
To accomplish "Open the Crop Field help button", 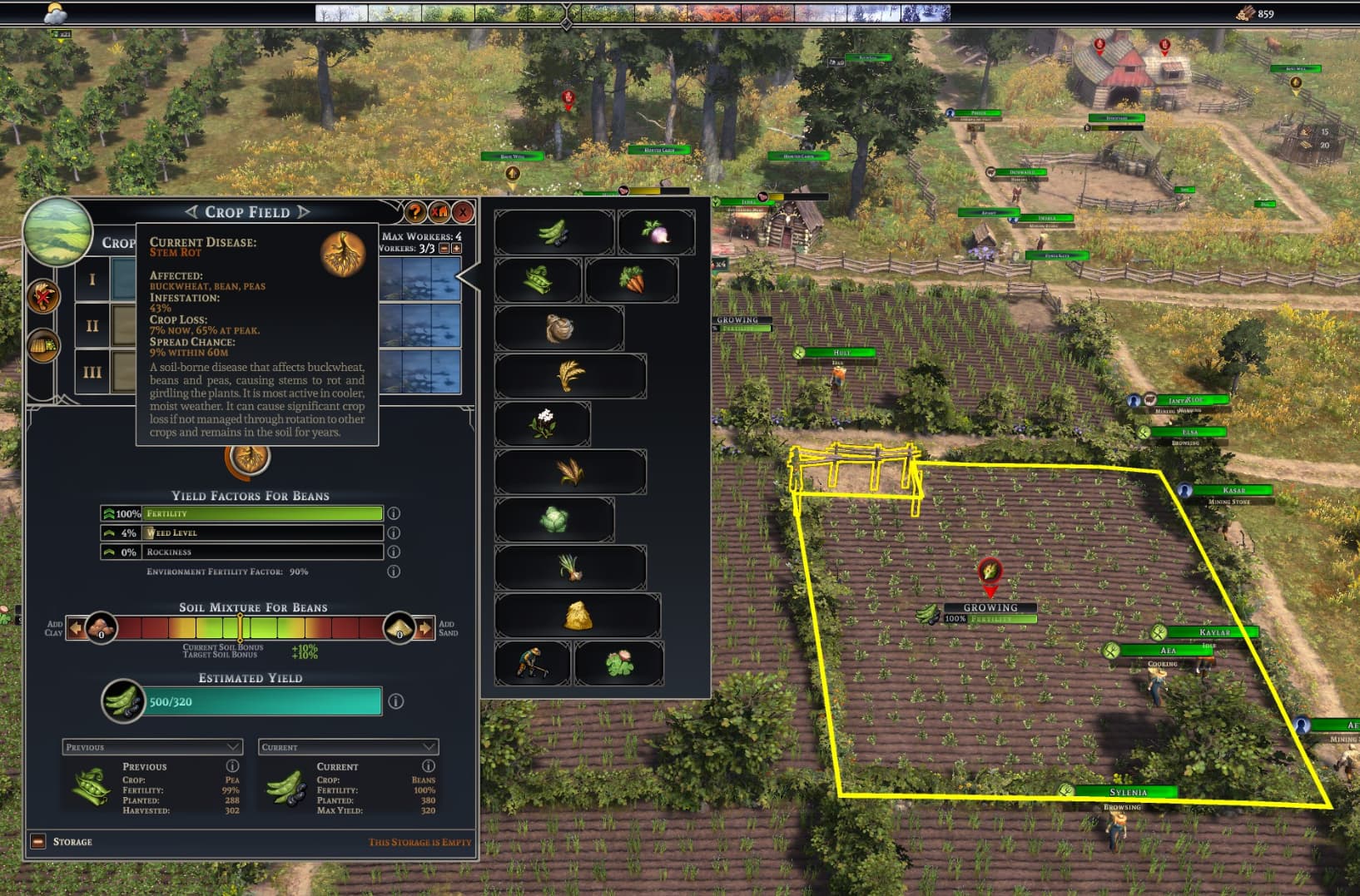I will coord(414,212).
